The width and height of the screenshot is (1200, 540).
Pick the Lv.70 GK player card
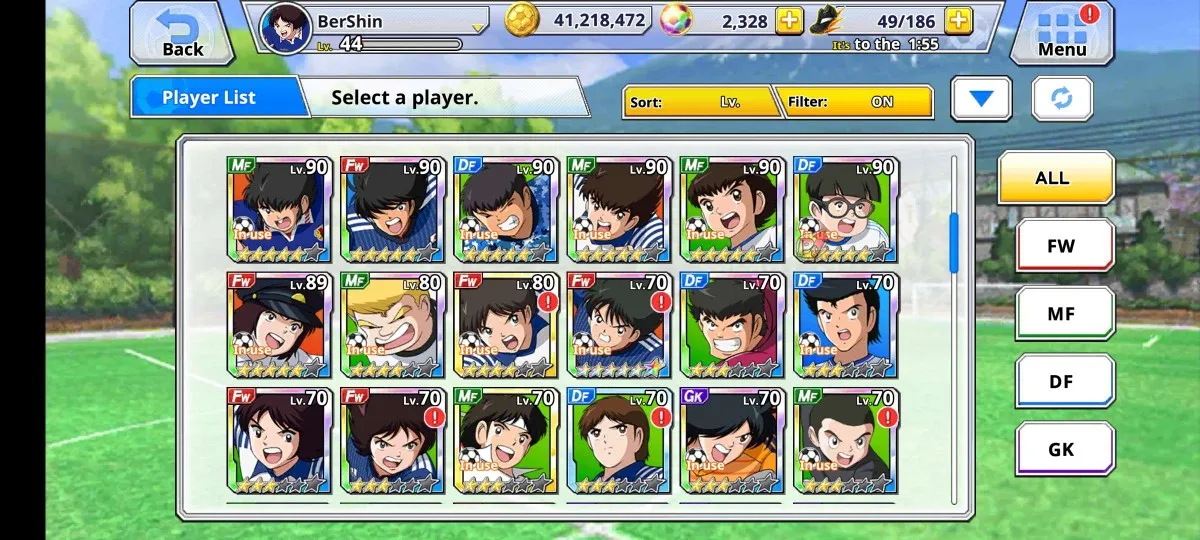731,441
